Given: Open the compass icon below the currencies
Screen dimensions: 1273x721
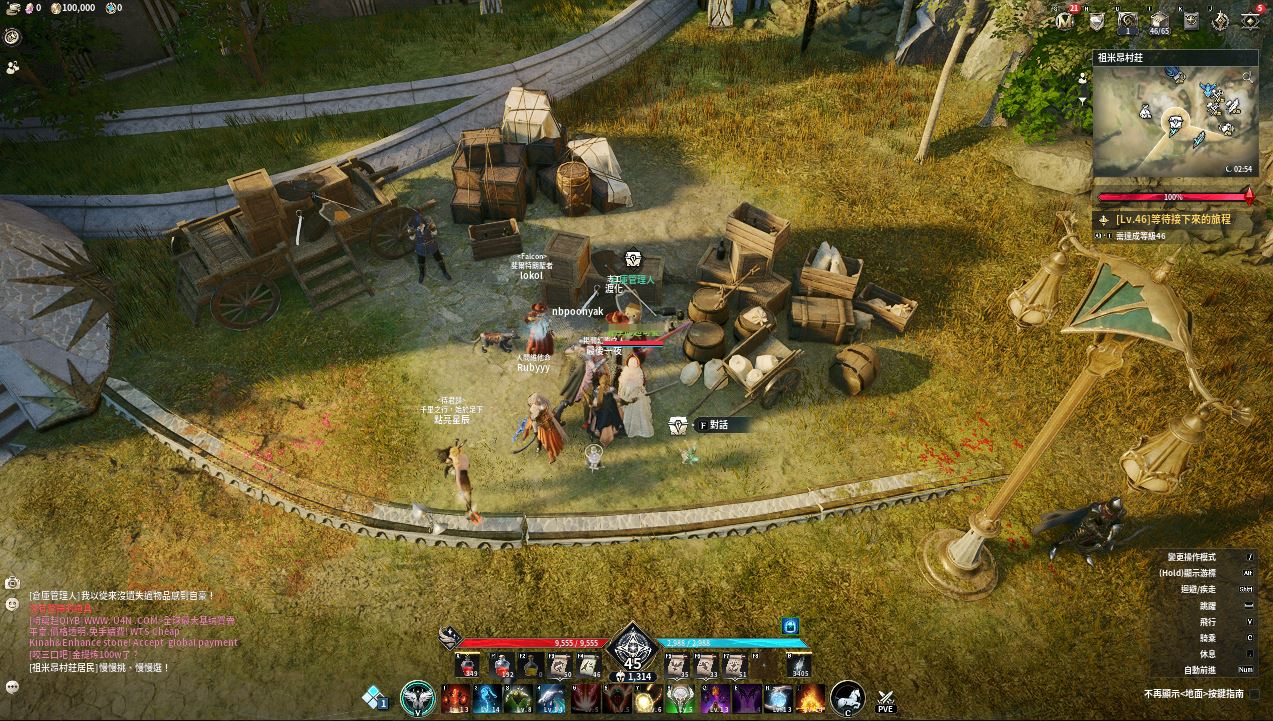Looking at the screenshot, I should point(12,36).
